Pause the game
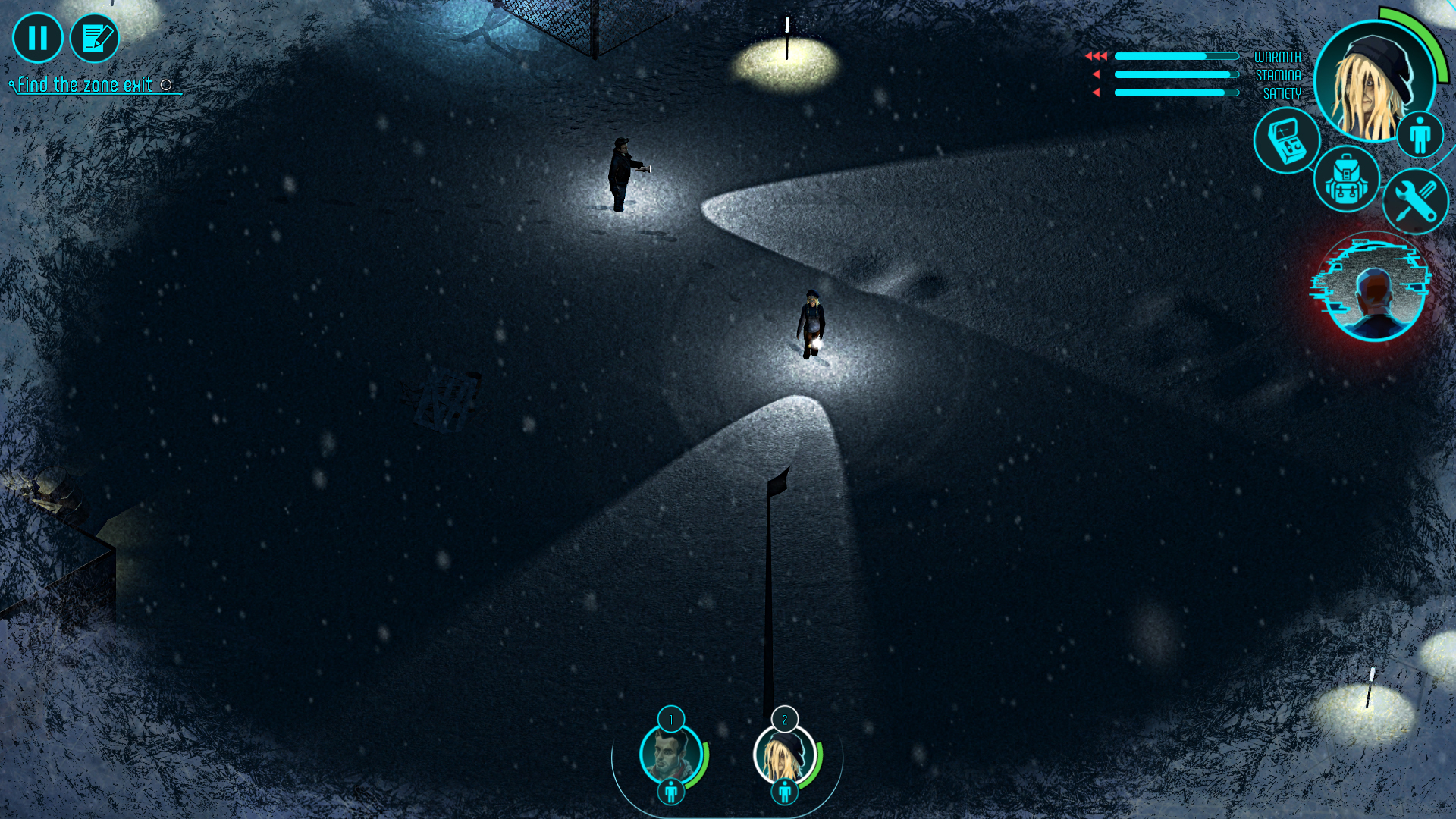 click(x=37, y=39)
